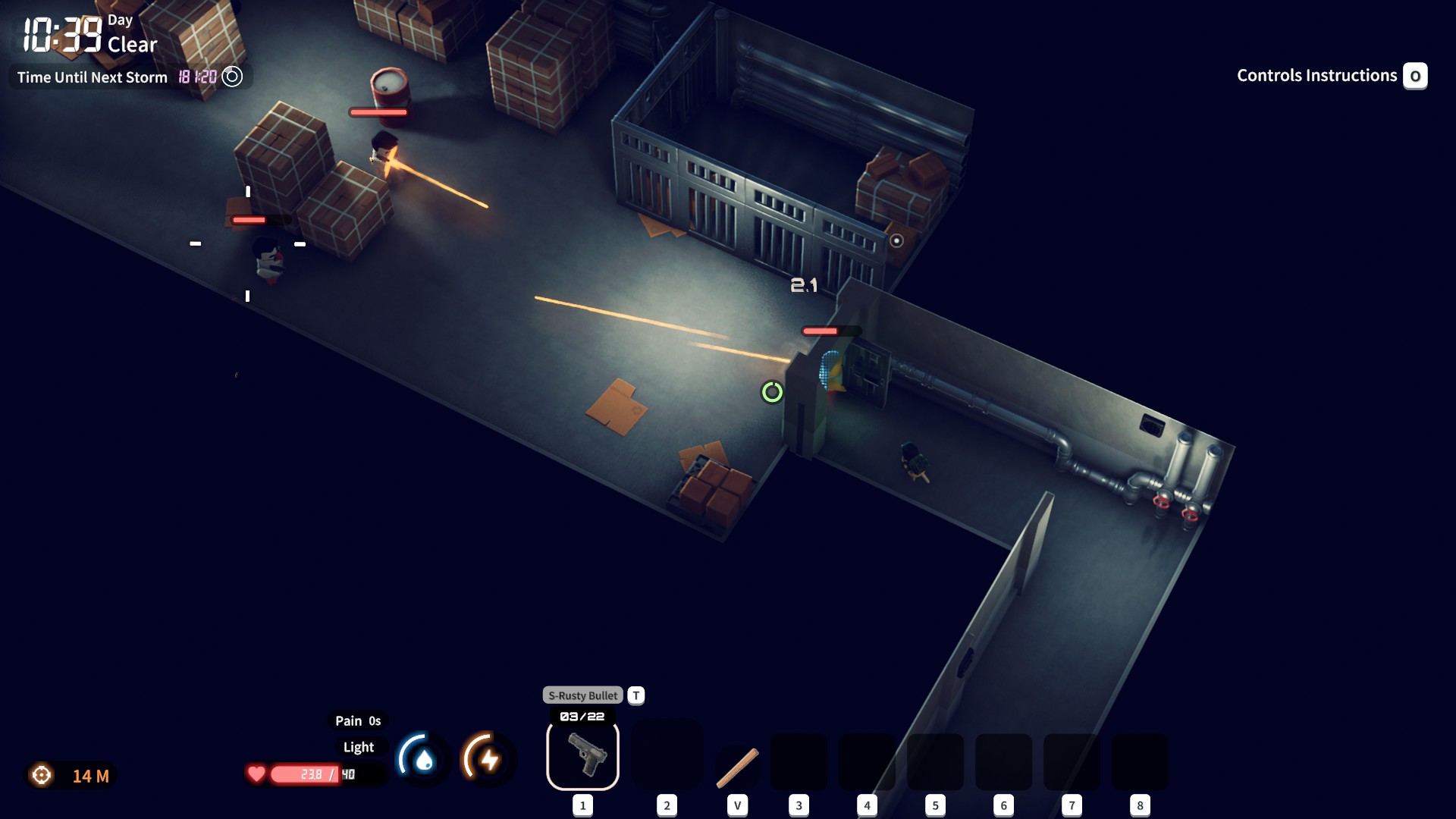The width and height of the screenshot is (1456, 819).
Task: Click the Light status indicator
Action: click(x=359, y=747)
